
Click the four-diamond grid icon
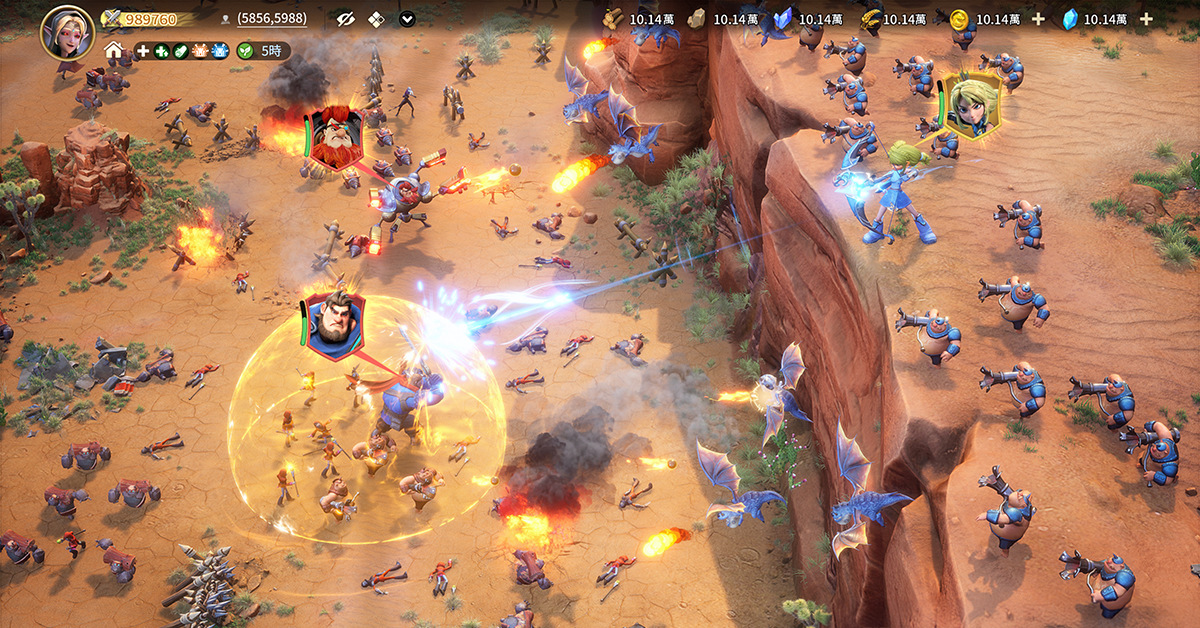[x=376, y=19]
